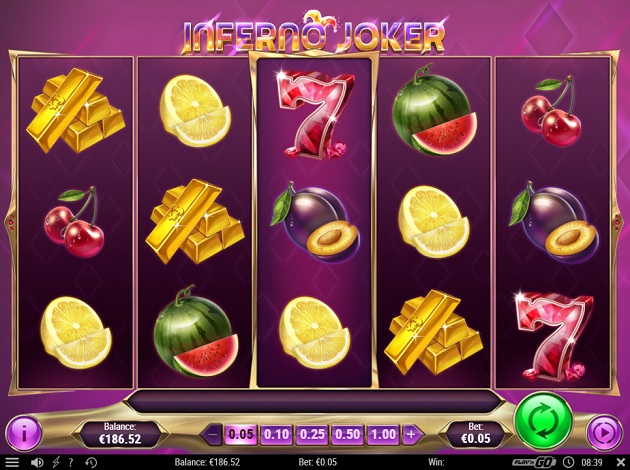Open the paytable info button

(x=24, y=433)
